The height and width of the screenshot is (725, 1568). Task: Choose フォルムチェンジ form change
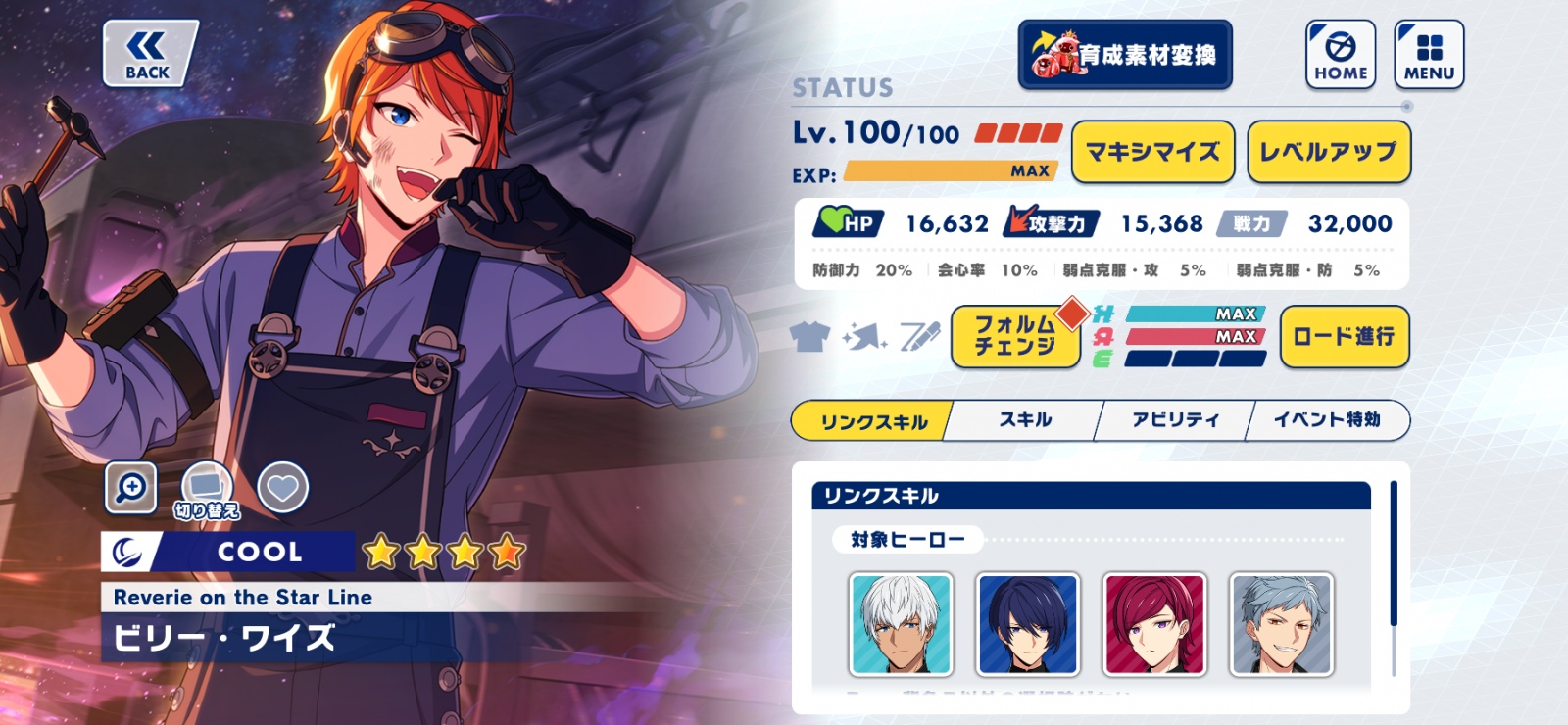point(1014,337)
